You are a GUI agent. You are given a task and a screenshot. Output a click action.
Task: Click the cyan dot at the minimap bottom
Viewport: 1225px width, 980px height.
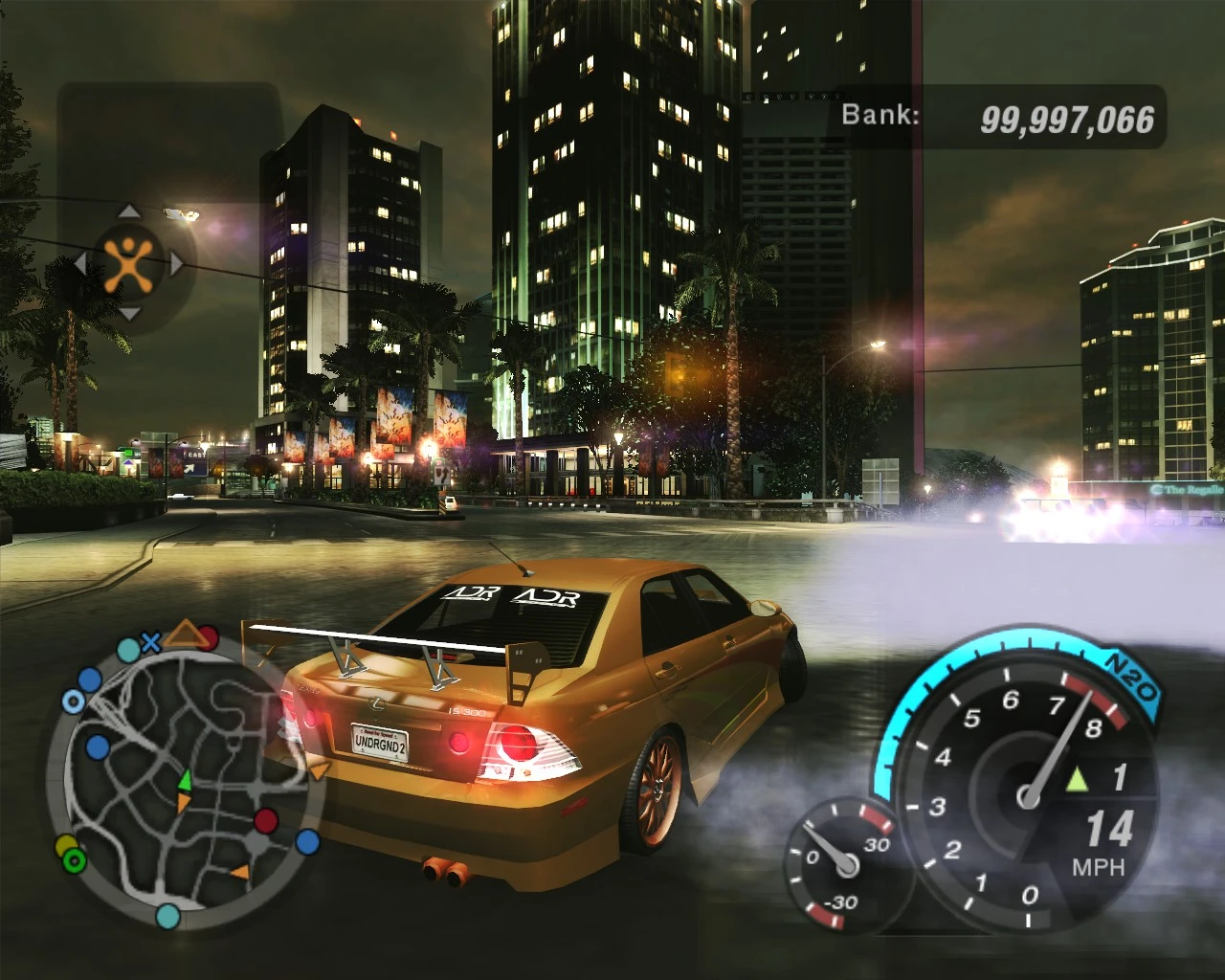(x=167, y=917)
